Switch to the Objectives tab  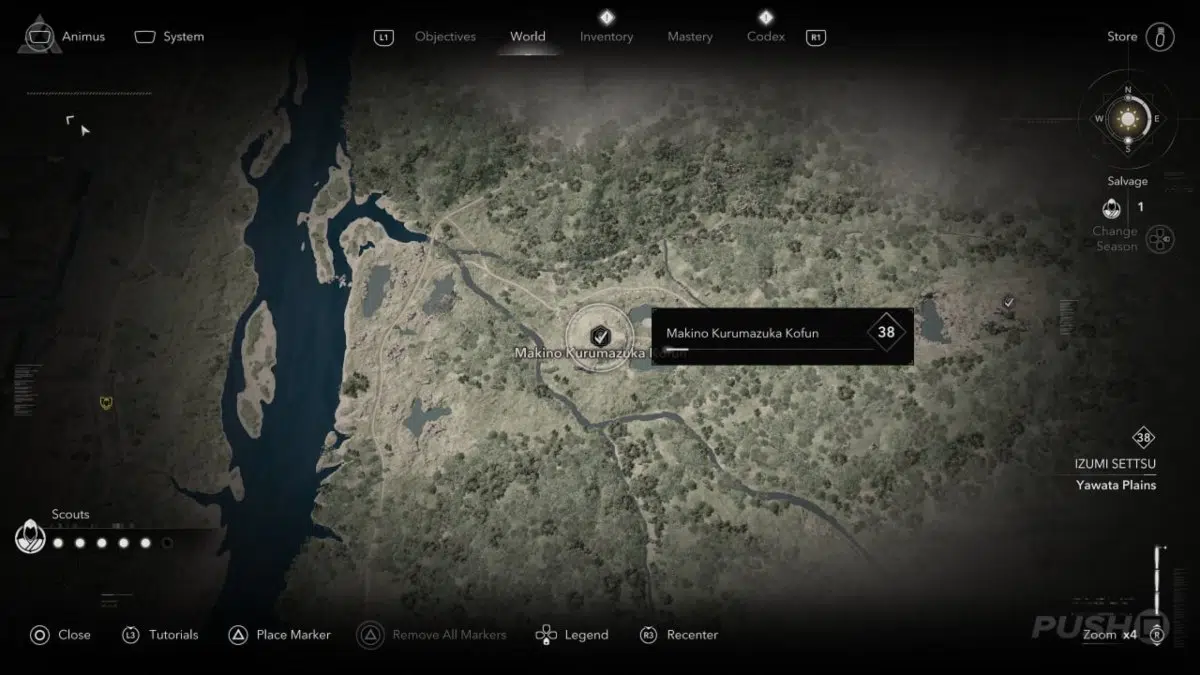click(x=445, y=37)
